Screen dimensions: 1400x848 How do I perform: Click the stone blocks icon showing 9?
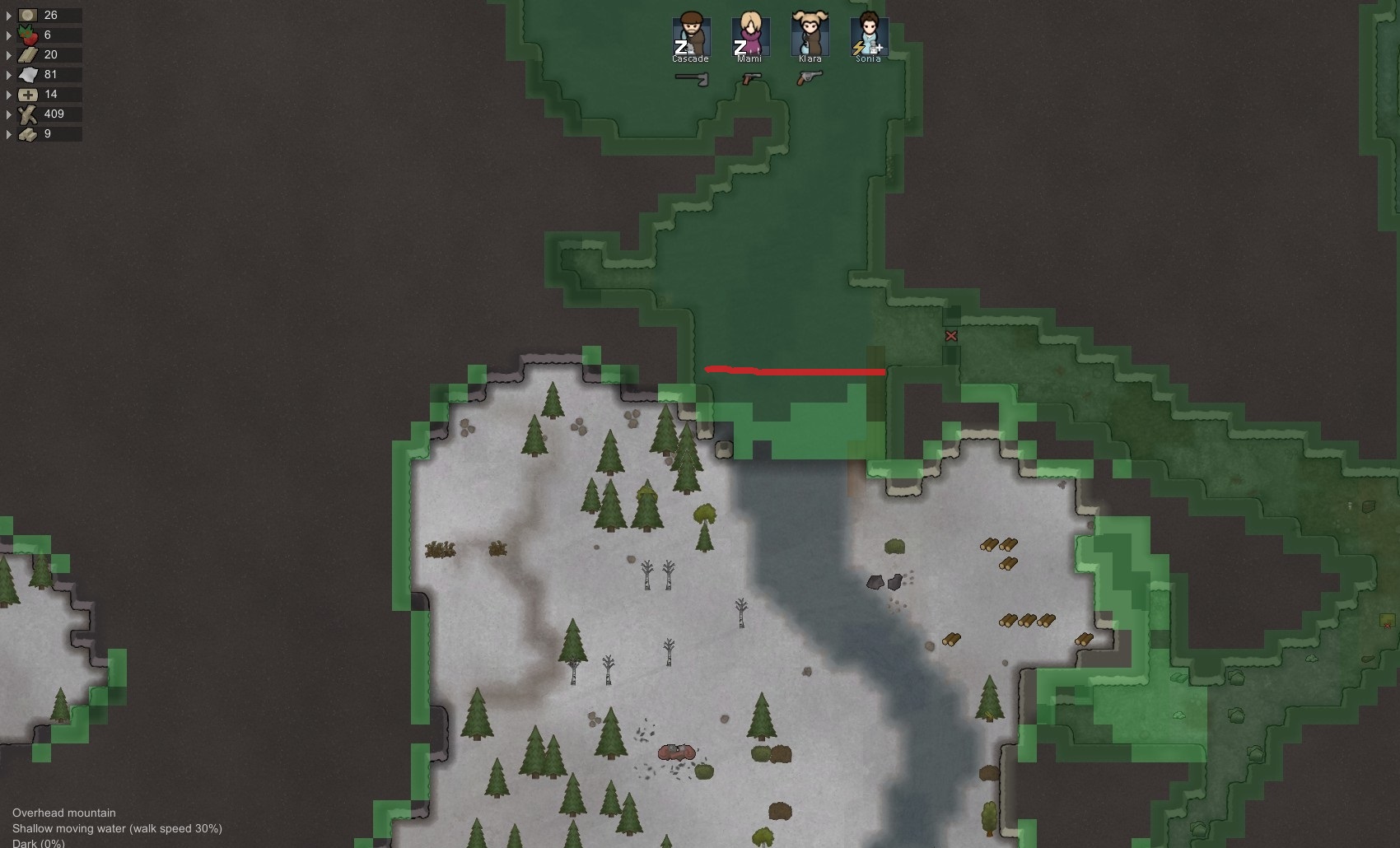pyautogui.click(x=28, y=134)
